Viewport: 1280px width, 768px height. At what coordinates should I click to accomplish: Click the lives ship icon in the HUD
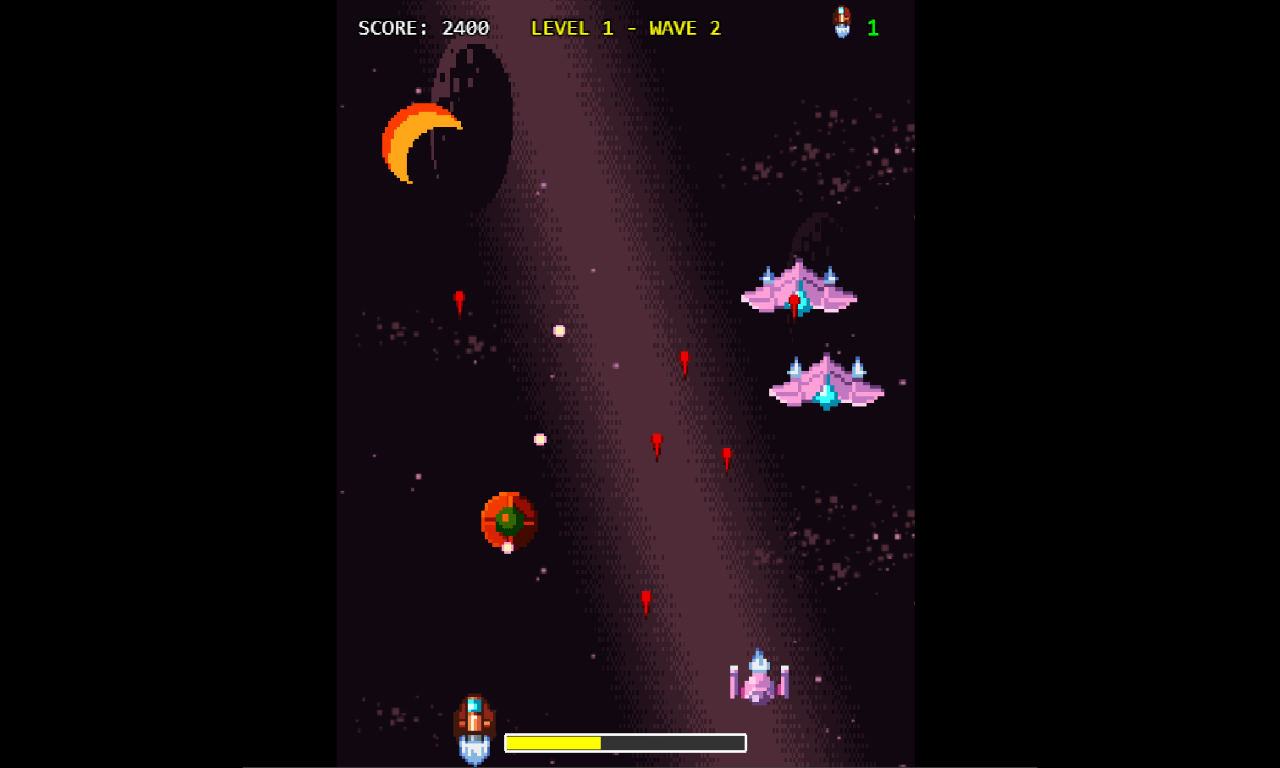(x=840, y=22)
